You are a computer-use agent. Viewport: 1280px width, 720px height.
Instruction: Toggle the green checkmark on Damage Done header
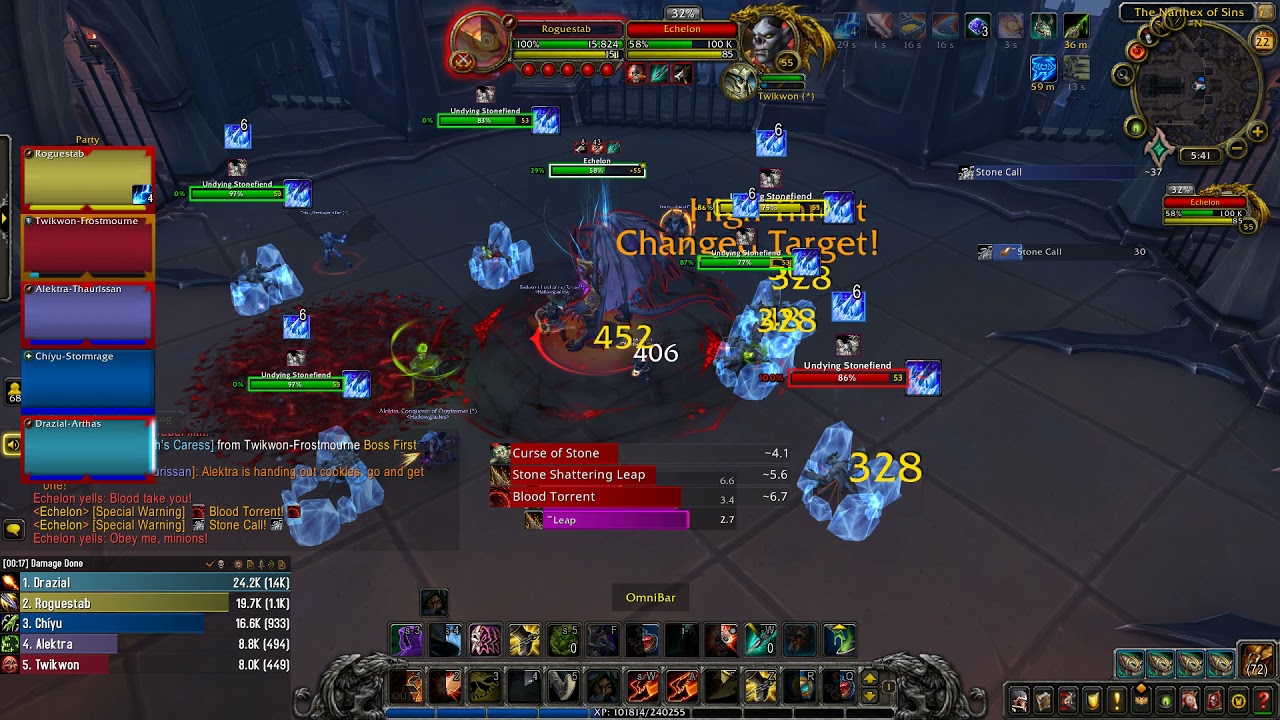pyautogui.click(x=209, y=564)
